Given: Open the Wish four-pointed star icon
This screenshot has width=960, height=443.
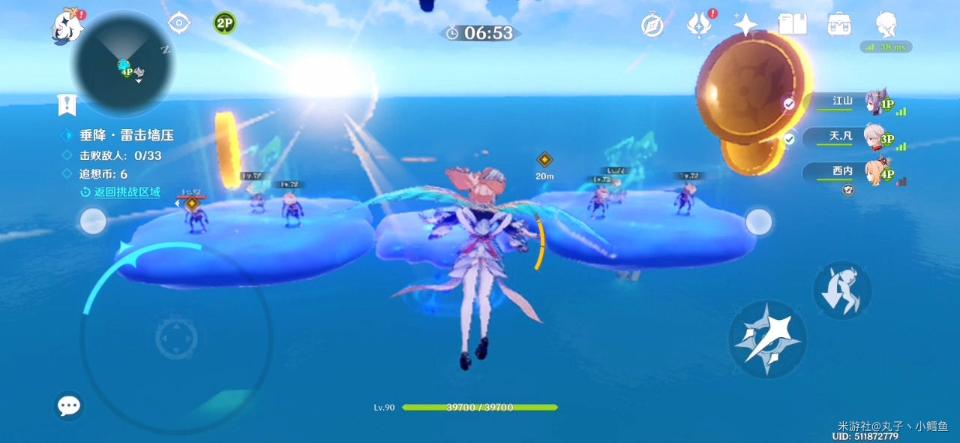Looking at the screenshot, I should pyautogui.click(x=745, y=25).
